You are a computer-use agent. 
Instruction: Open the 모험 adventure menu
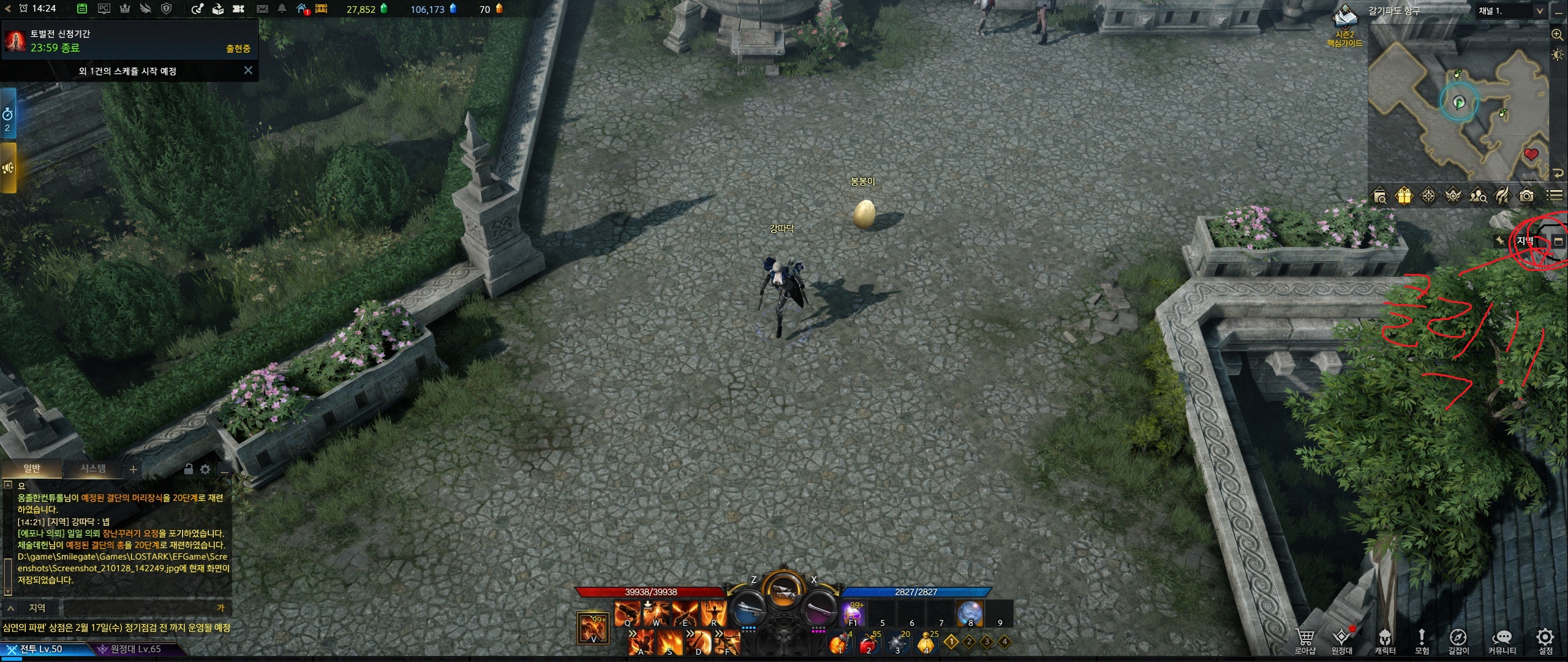[1422, 641]
